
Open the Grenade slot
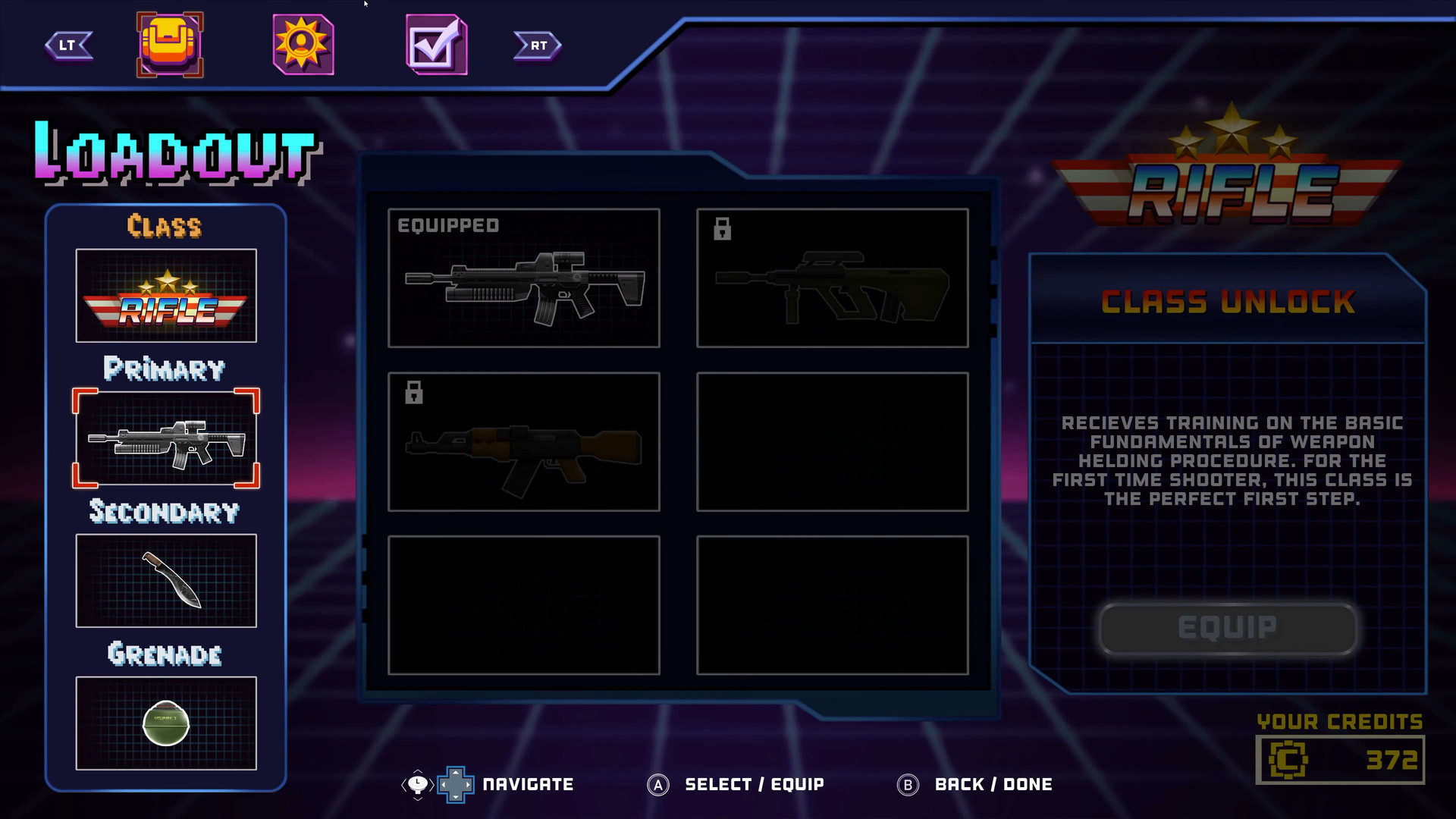click(x=166, y=723)
